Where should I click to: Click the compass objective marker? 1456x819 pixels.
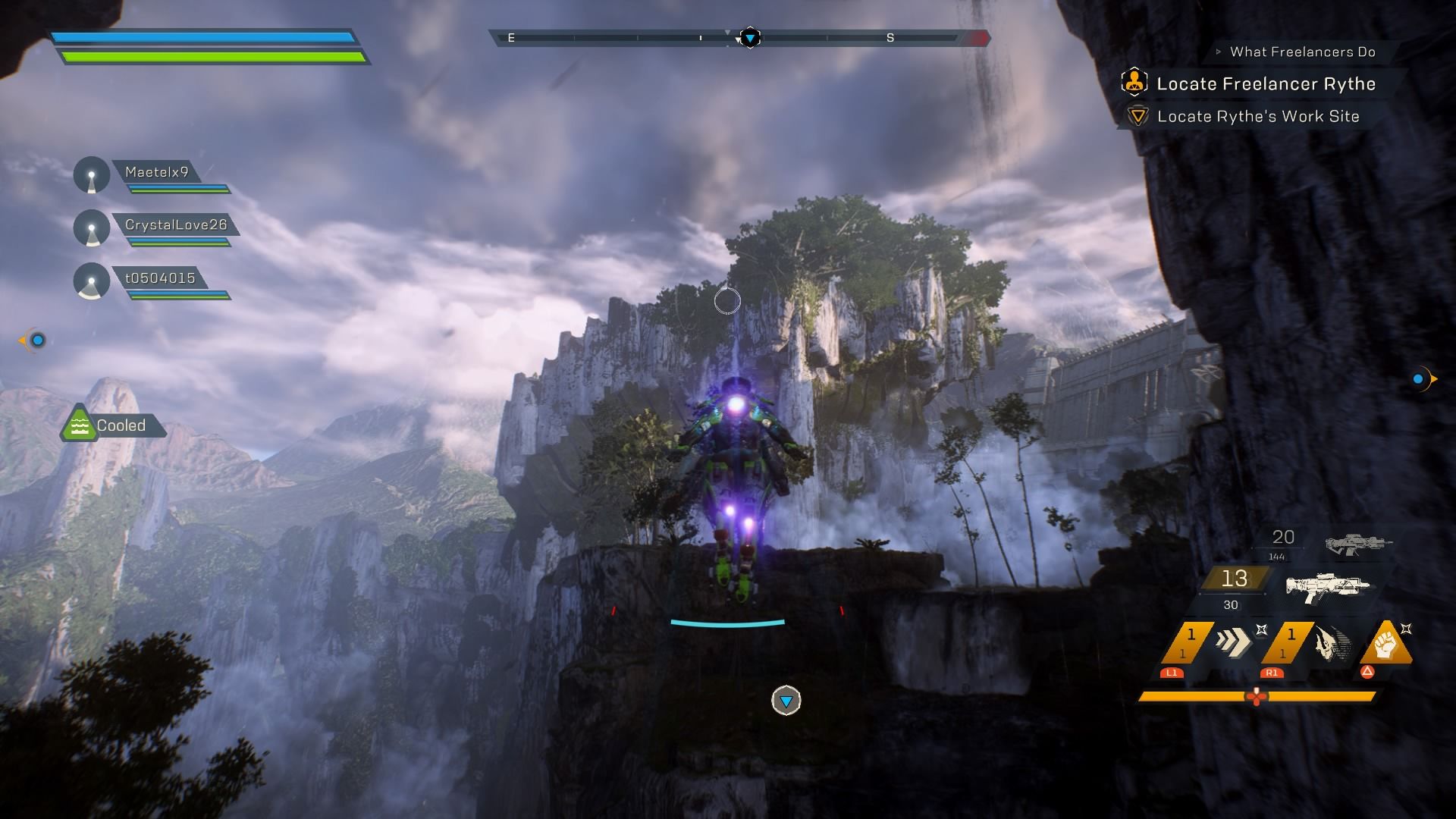[749, 38]
